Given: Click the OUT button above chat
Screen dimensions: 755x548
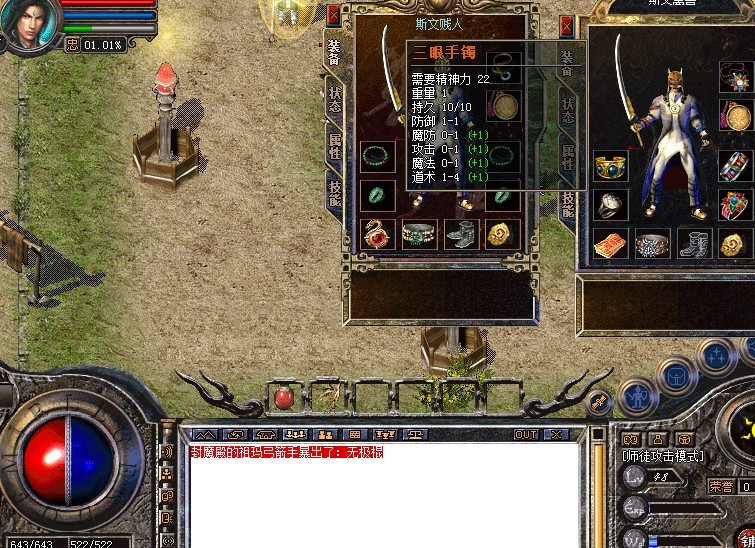Looking at the screenshot, I should [x=525, y=435].
